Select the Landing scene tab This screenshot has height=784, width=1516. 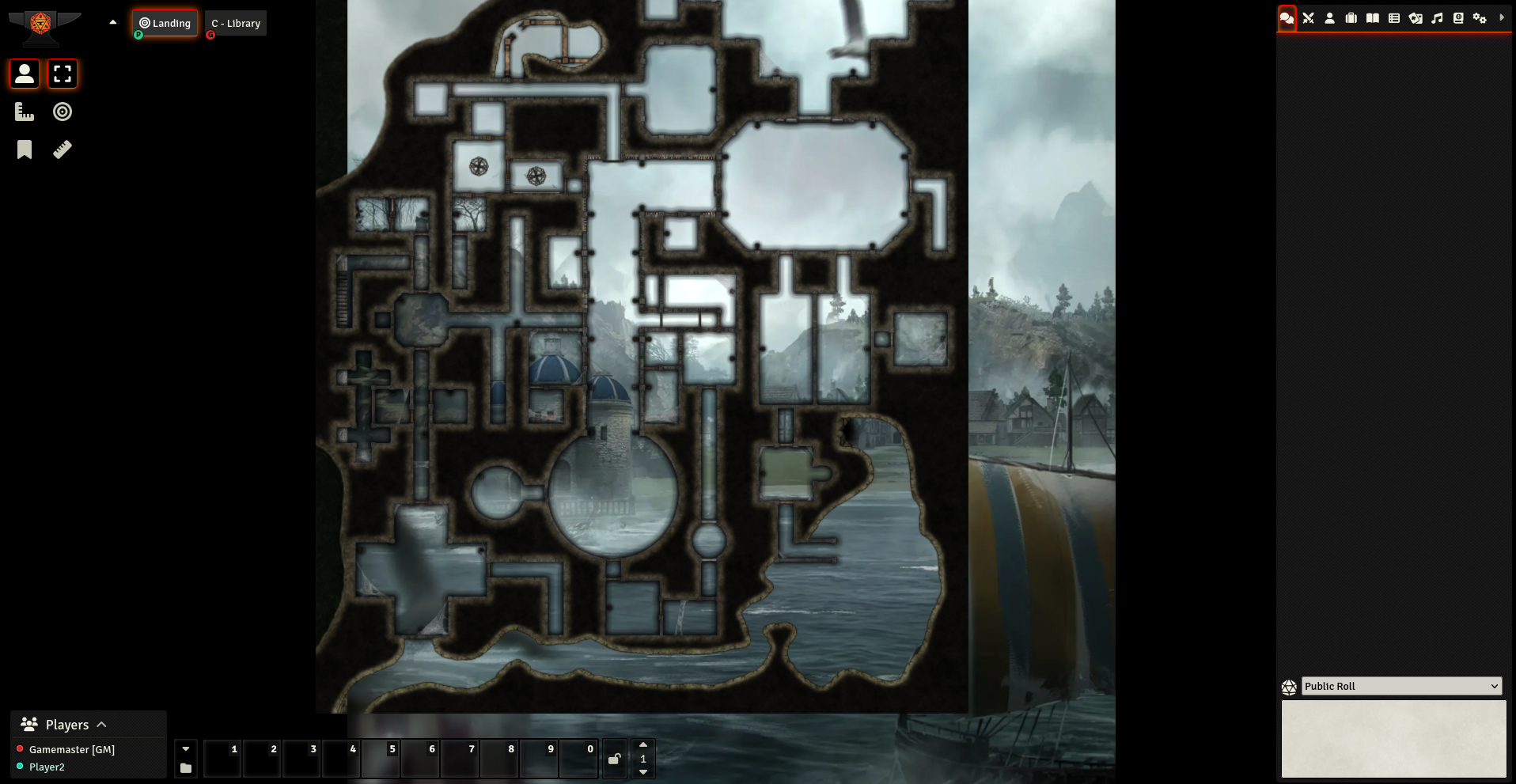[x=165, y=23]
